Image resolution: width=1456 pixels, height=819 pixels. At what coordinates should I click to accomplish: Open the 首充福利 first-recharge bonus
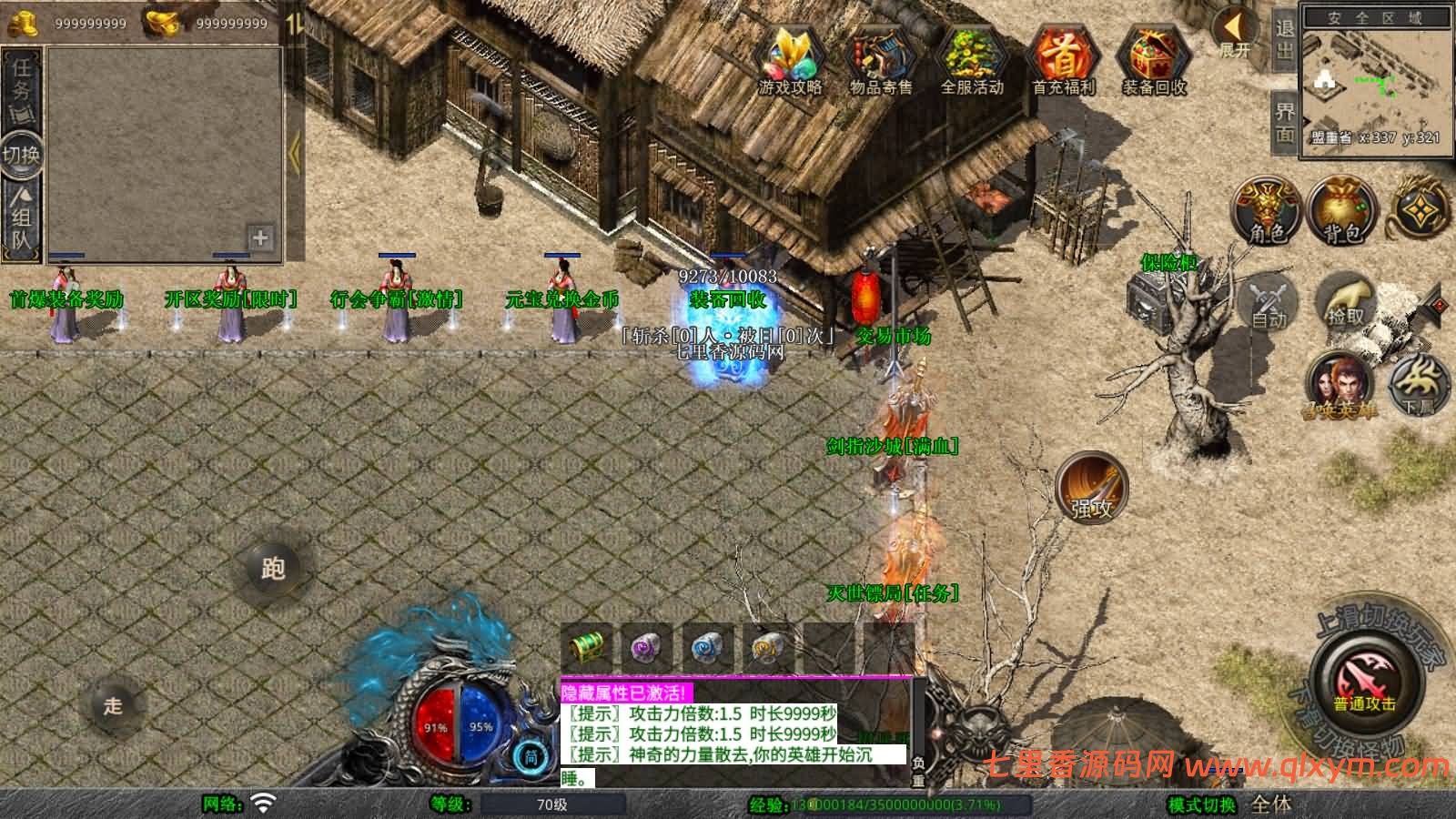(1063, 59)
